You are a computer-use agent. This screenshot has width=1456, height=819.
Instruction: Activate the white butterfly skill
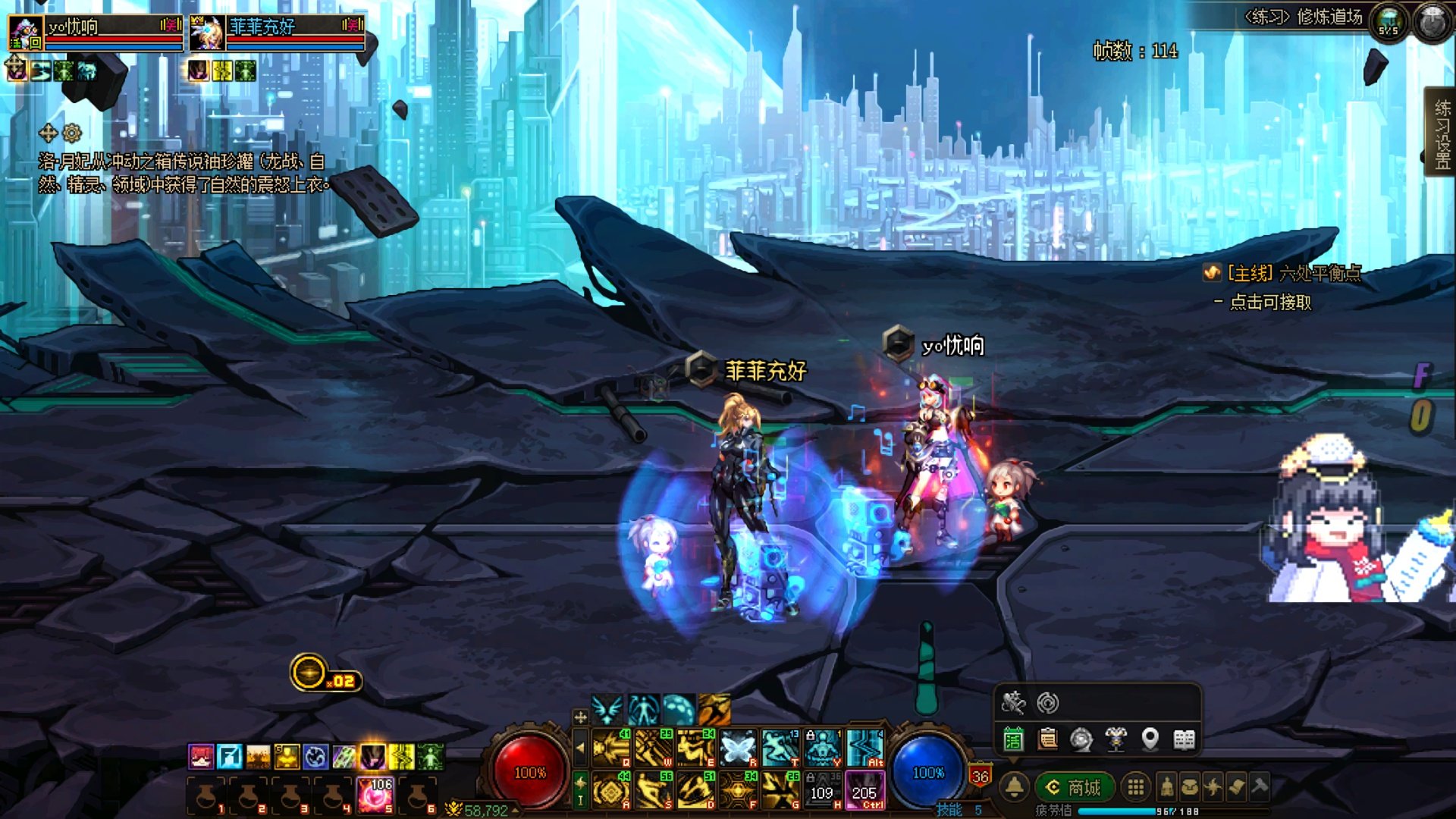point(738,748)
